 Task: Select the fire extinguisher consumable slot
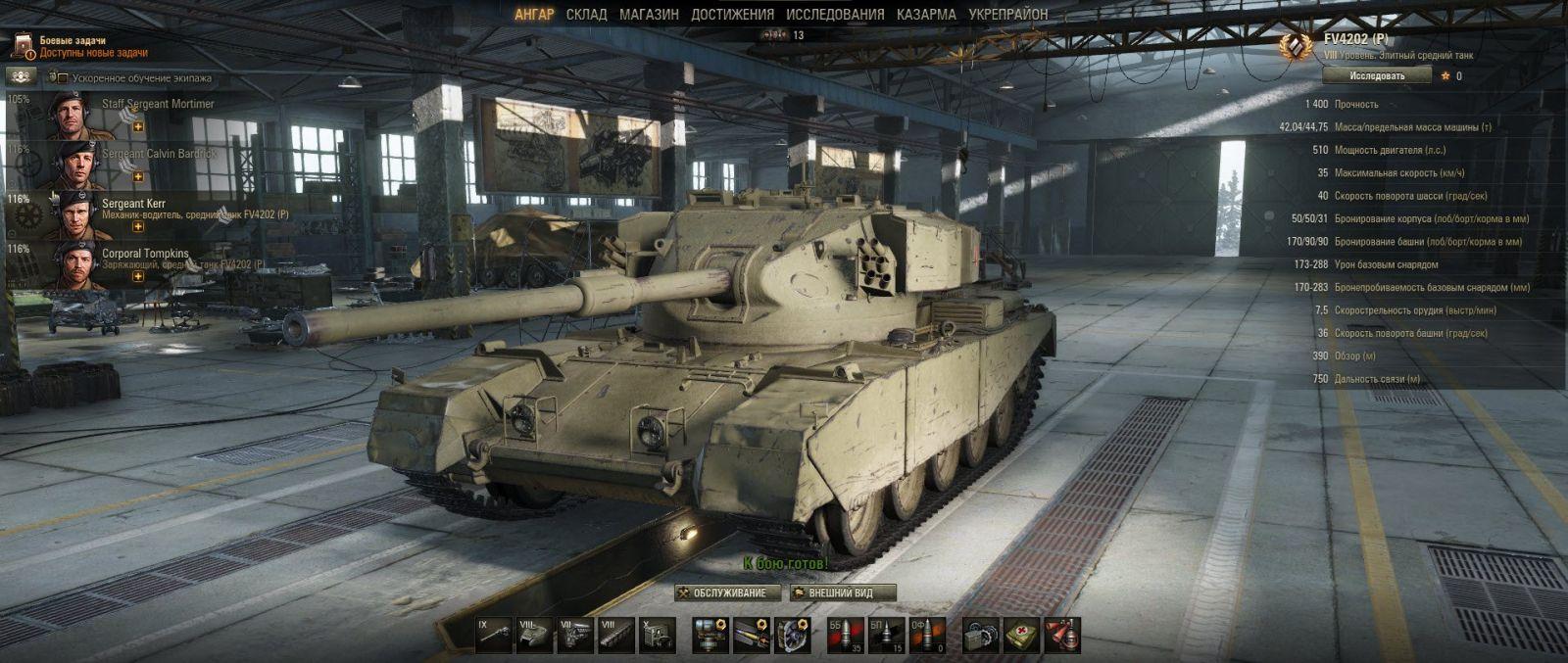(x=1061, y=636)
